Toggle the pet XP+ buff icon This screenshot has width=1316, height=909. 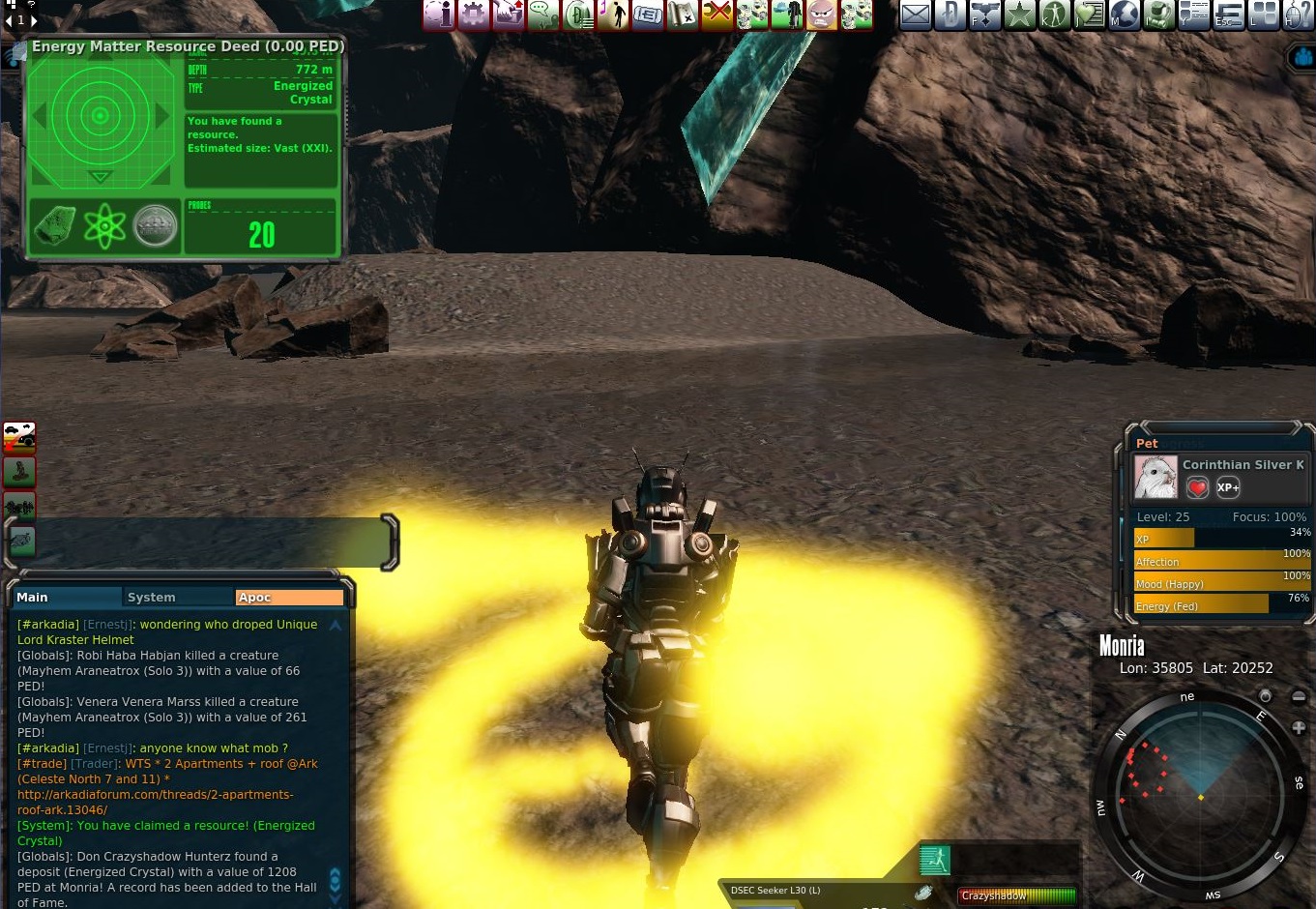[1227, 487]
